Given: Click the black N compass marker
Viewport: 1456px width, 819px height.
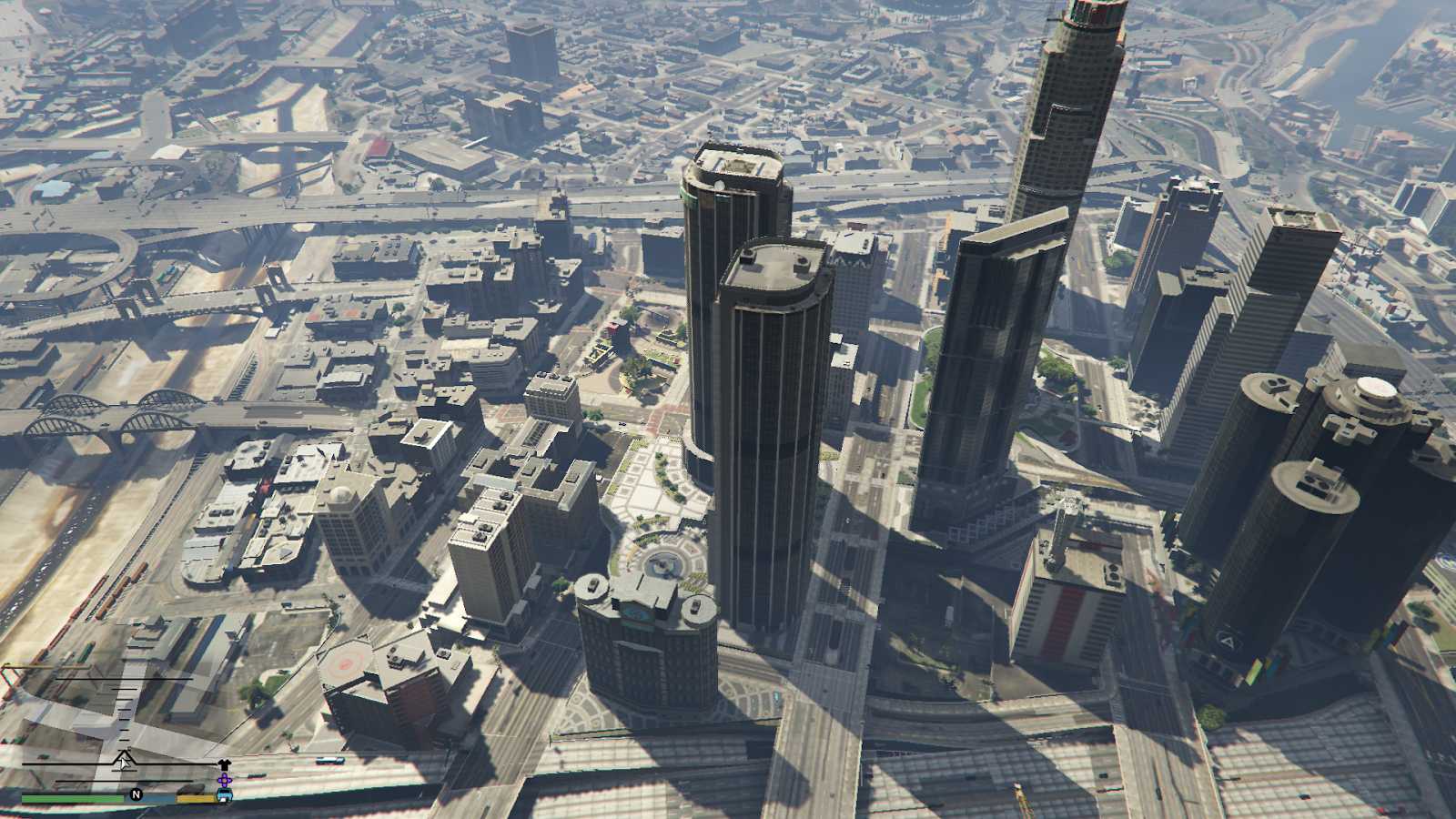Looking at the screenshot, I should coord(136,794).
